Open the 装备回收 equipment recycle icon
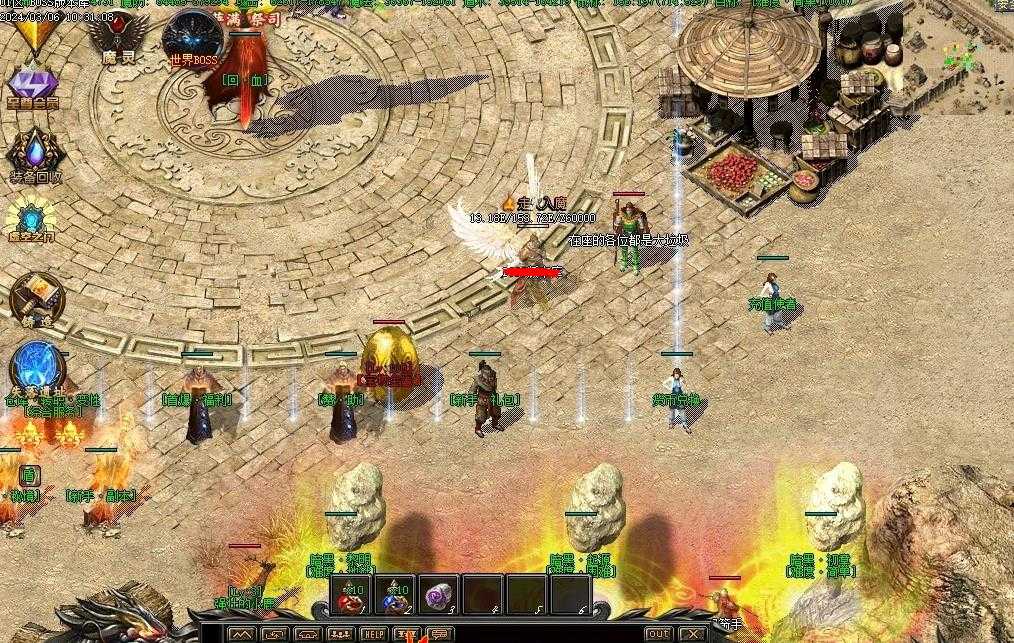1014x643 pixels. pos(36,154)
